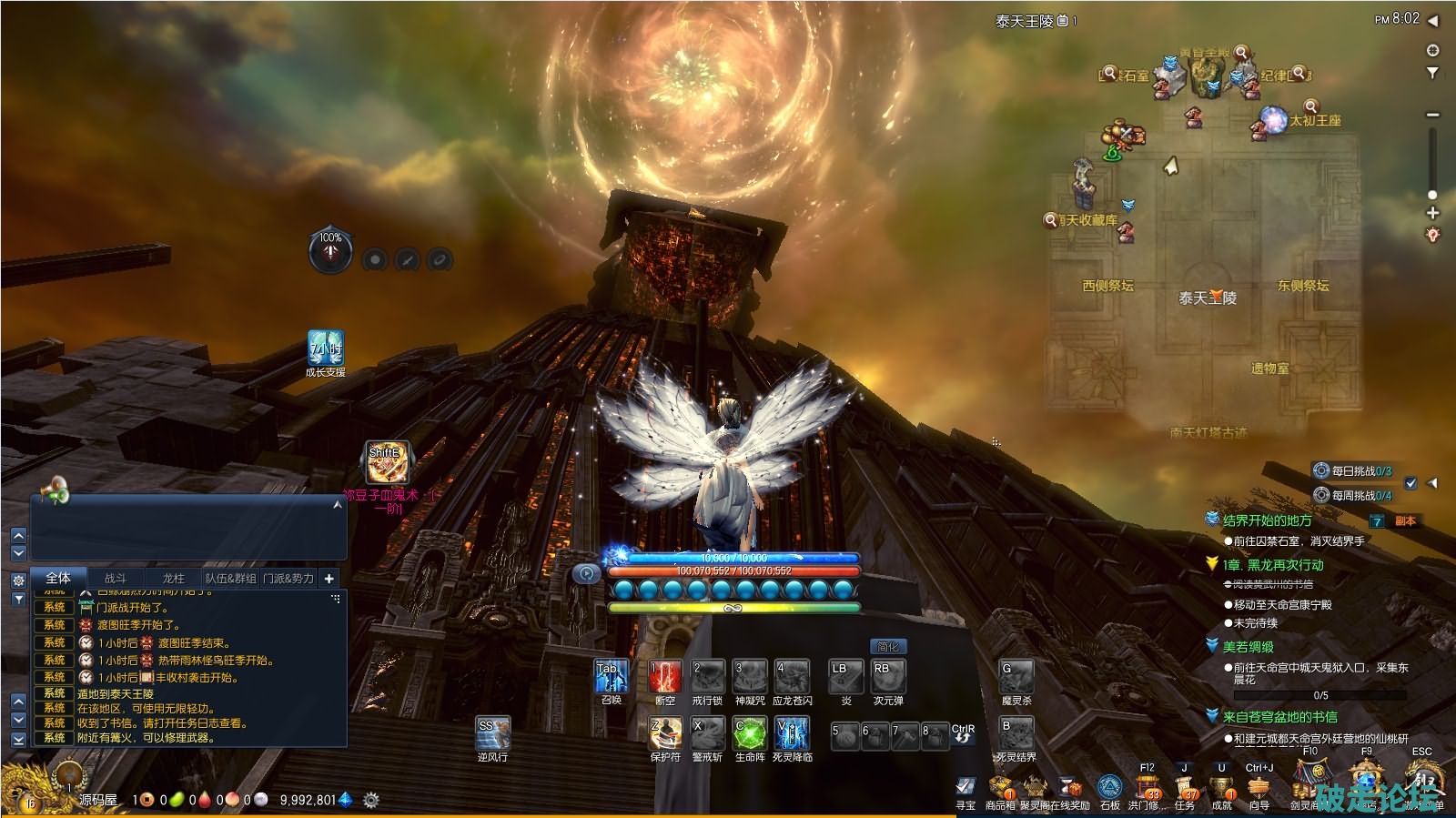Open the 龙柱 chat tab
1456x818 pixels.
(173, 578)
